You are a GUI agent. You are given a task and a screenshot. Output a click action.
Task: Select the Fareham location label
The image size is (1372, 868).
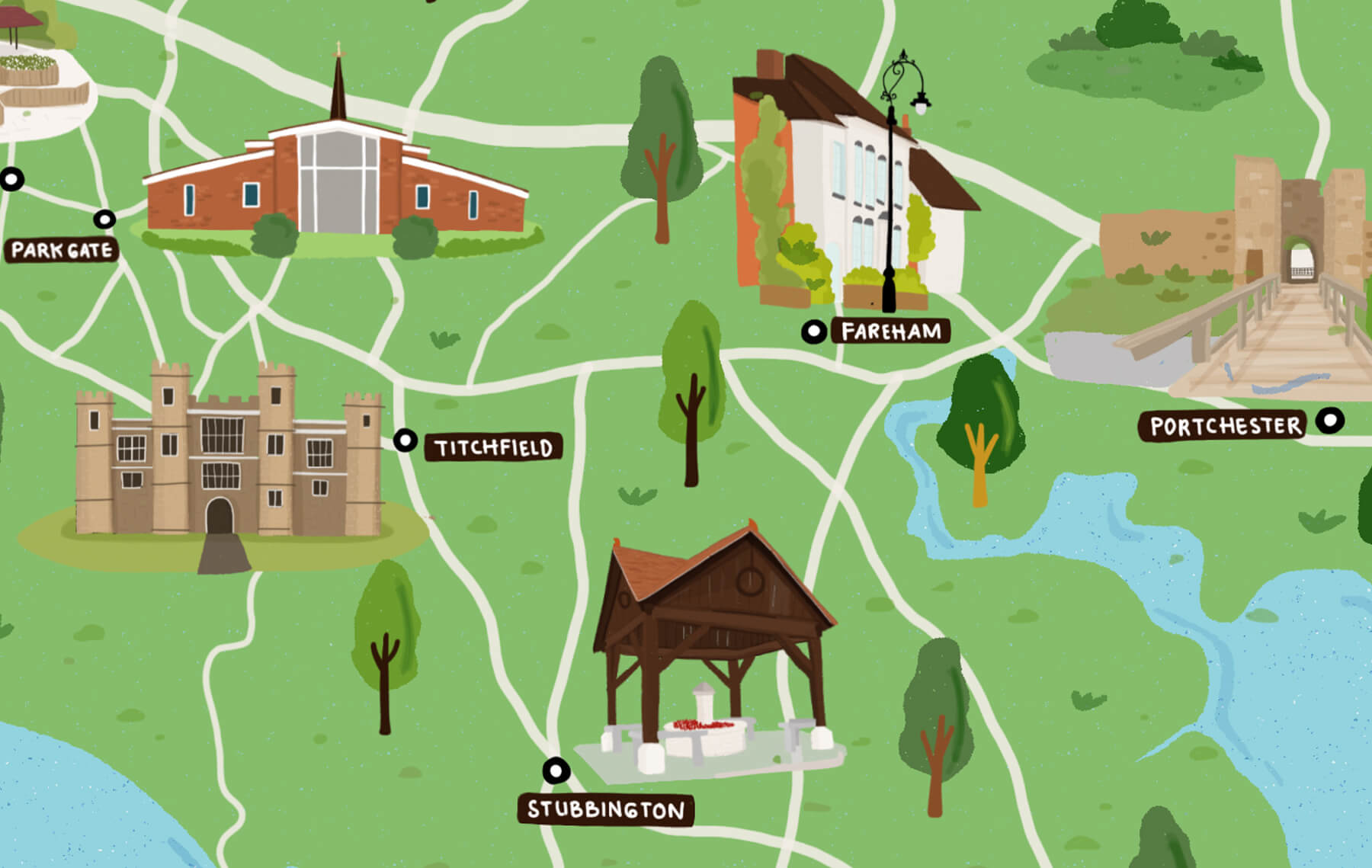[890, 332]
